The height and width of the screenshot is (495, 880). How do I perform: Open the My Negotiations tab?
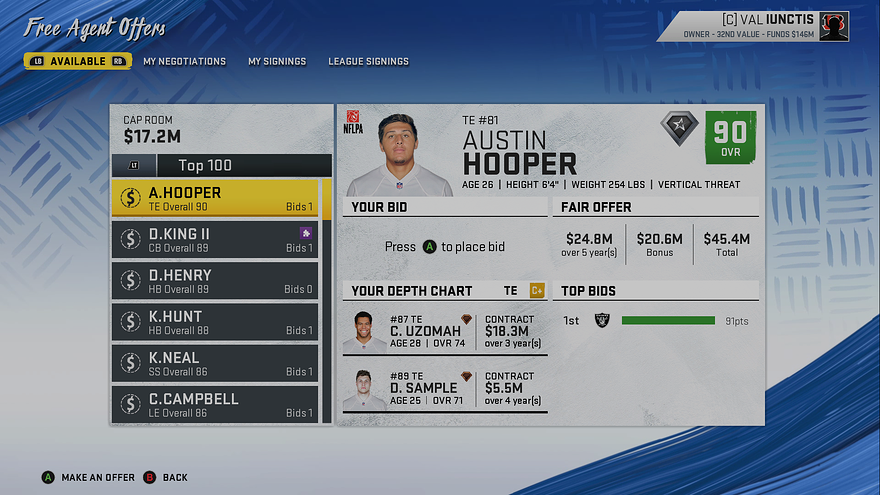tap(184, 61)
